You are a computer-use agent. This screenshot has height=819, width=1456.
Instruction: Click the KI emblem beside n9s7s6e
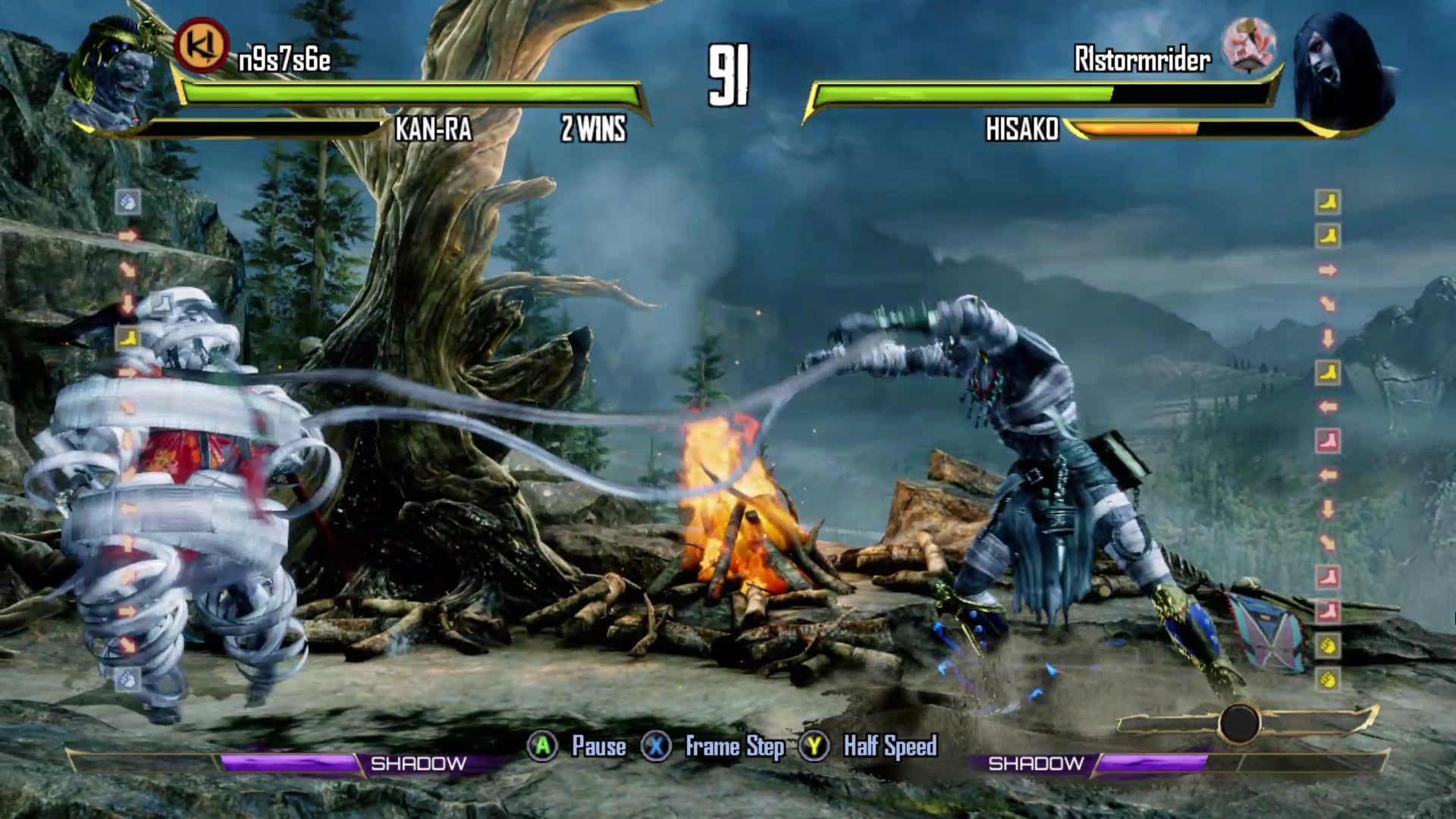[201, 45]
